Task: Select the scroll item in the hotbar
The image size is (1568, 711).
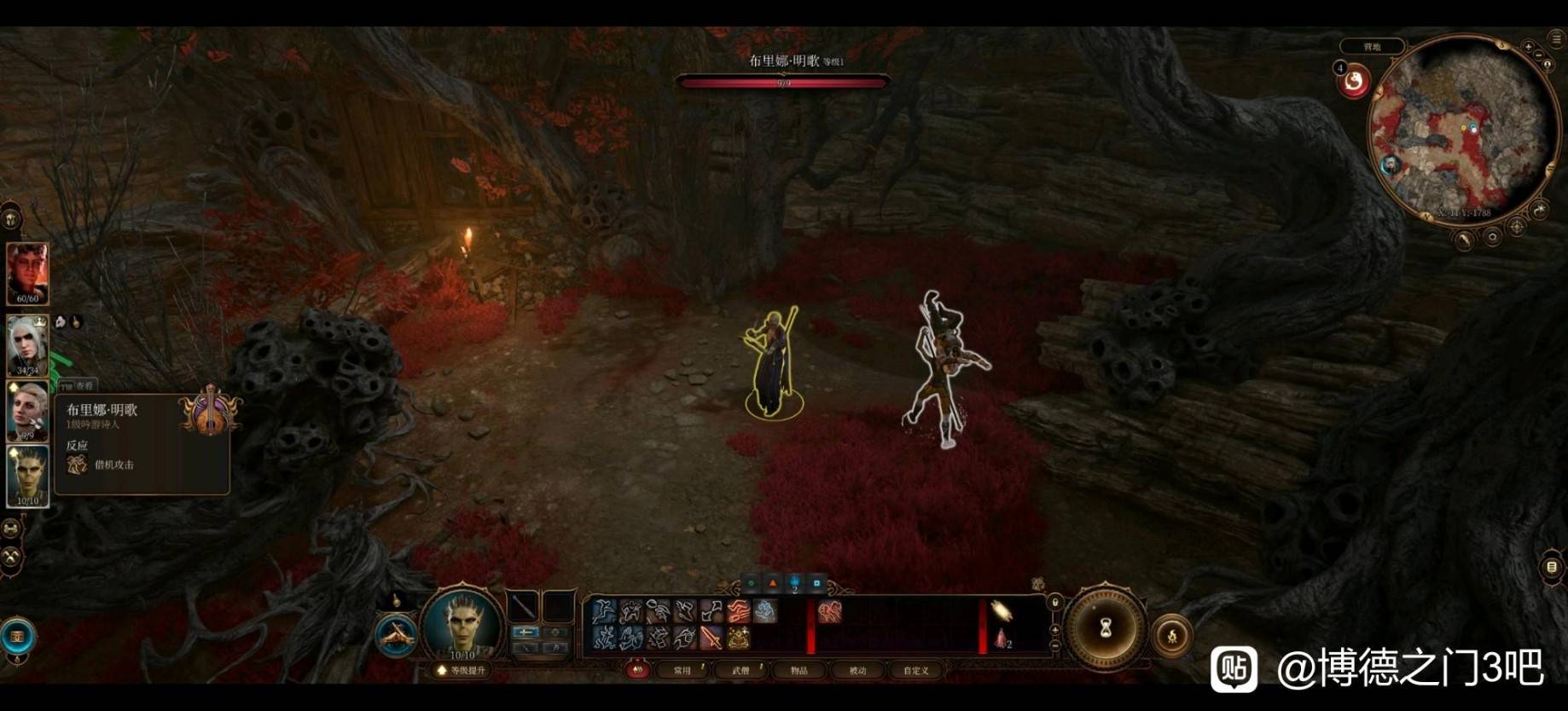Action: pos(1001,610)
